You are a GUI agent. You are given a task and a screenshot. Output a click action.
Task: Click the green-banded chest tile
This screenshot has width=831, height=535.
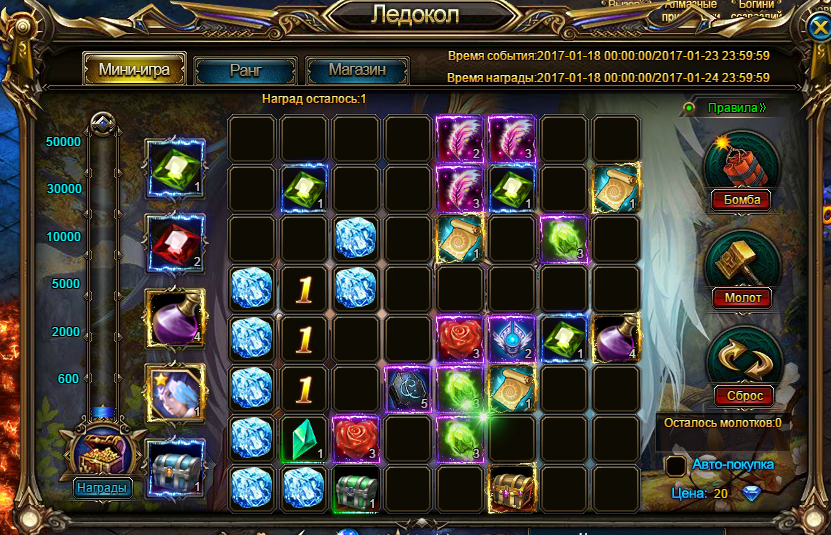coord(355,488)
